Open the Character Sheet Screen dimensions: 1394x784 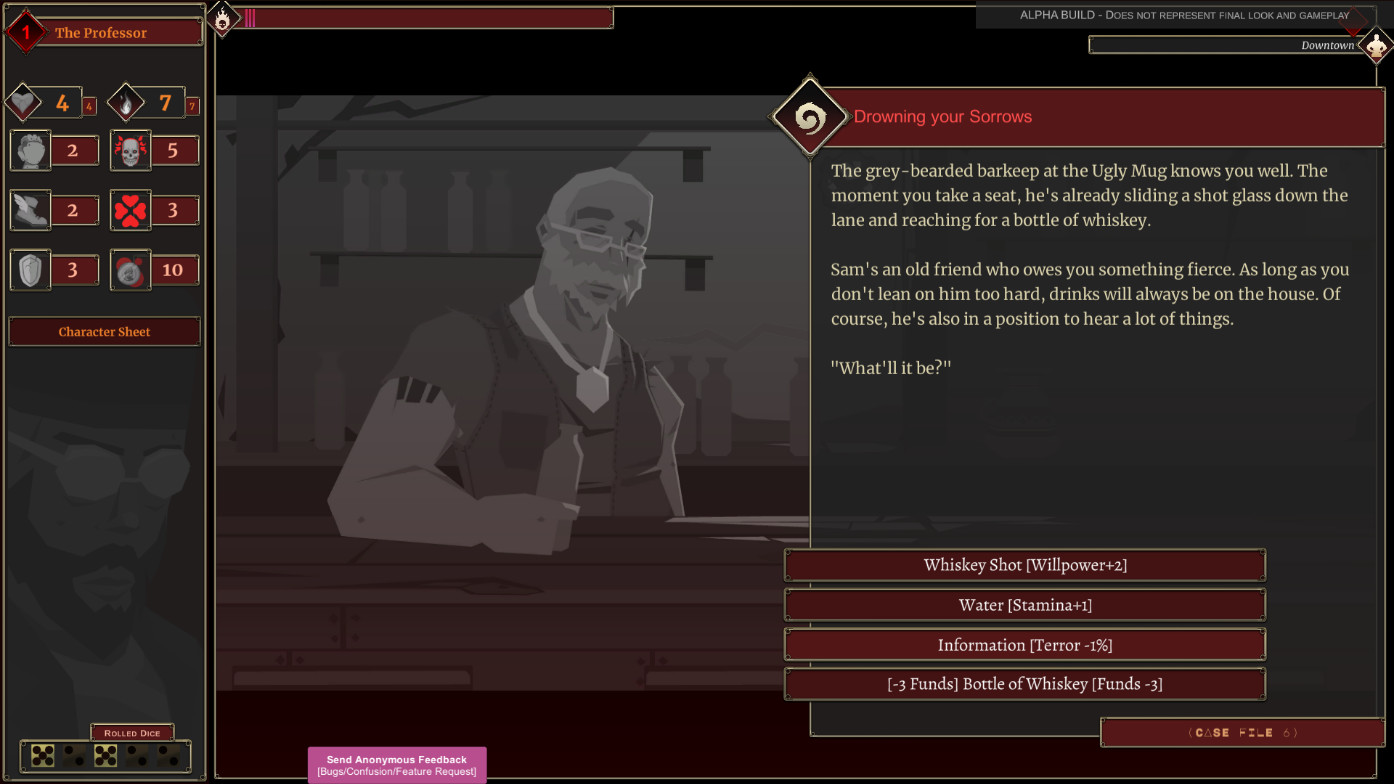pyautogui.click(x=104, y=331)
